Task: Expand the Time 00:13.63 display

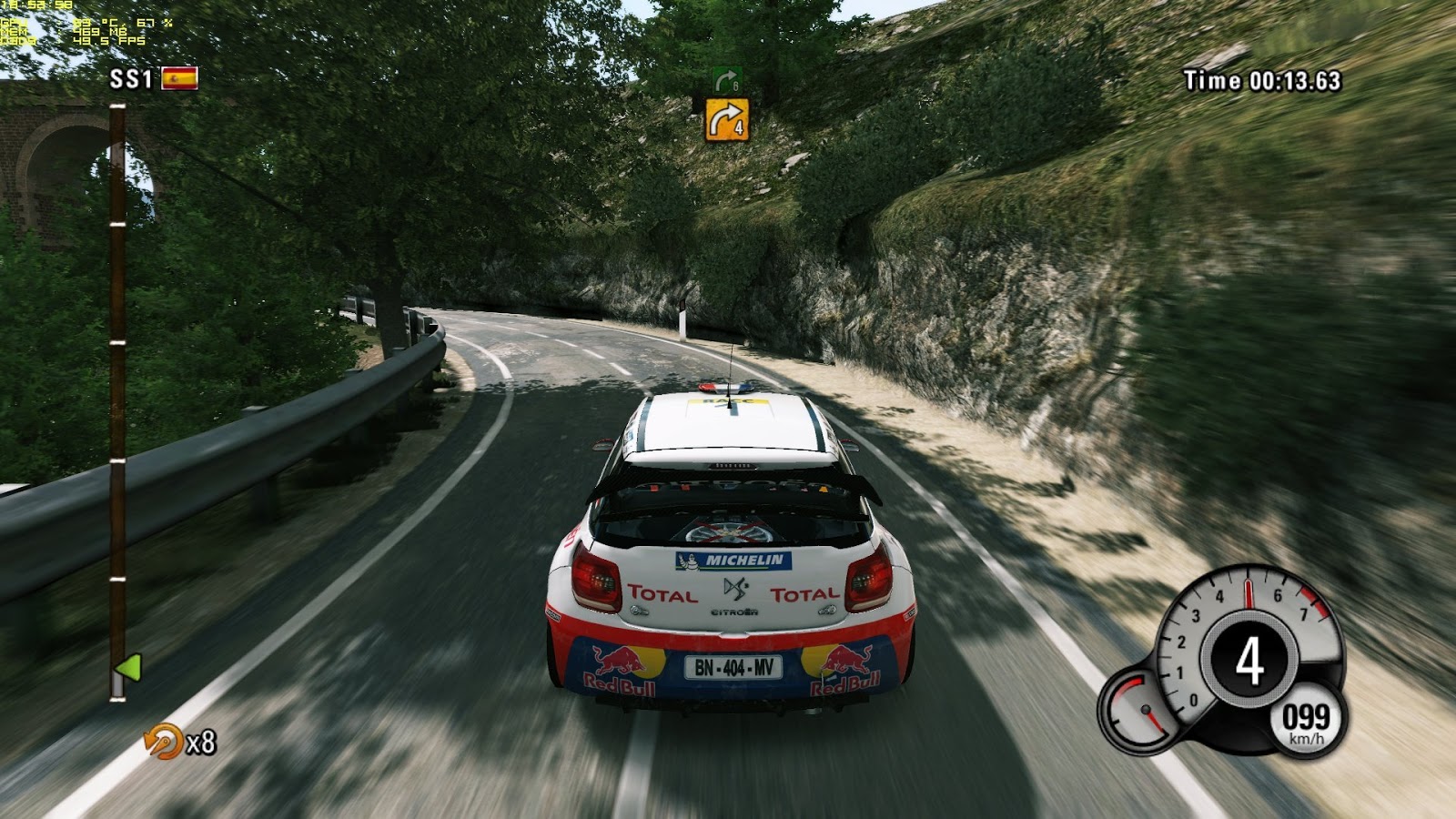Action: (1262, 82)
